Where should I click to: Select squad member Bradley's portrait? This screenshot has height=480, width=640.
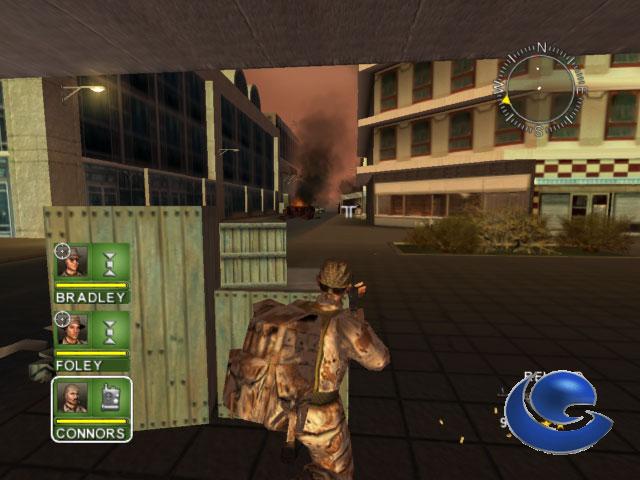73,262
